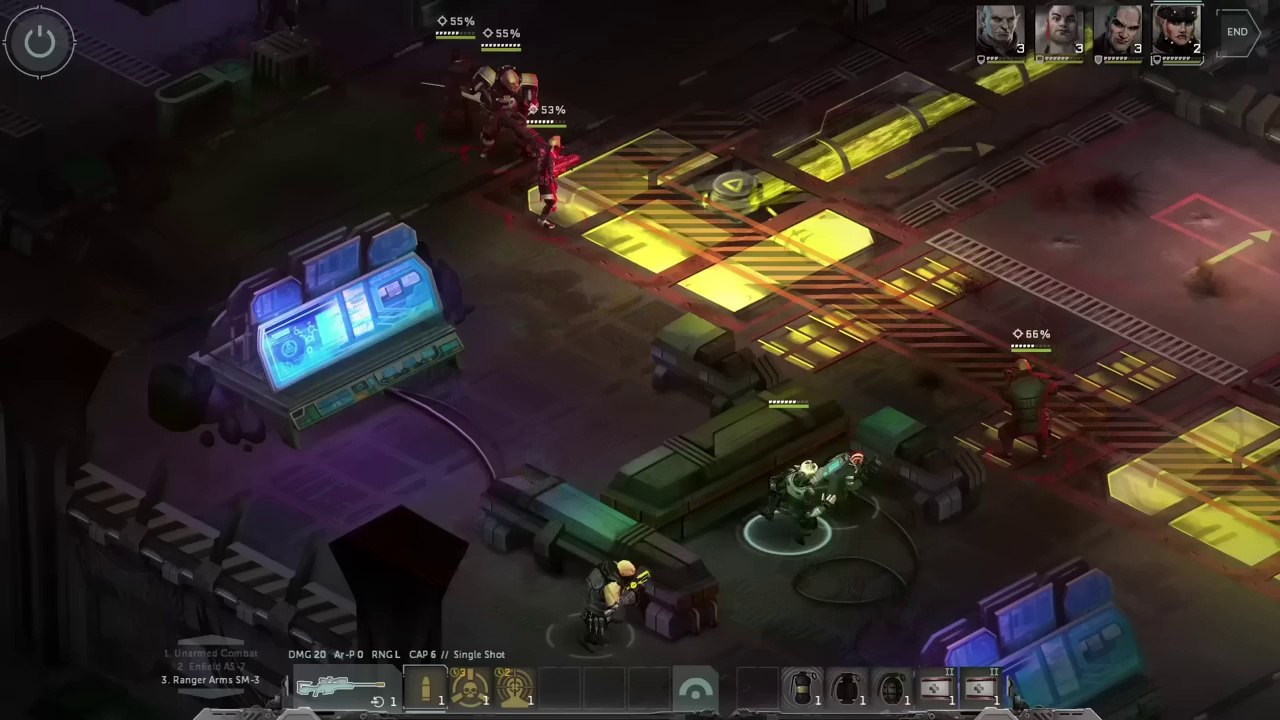1280x720 pixels.
Task: Select the first grenade item slot
Action: (x=802, y=688)
